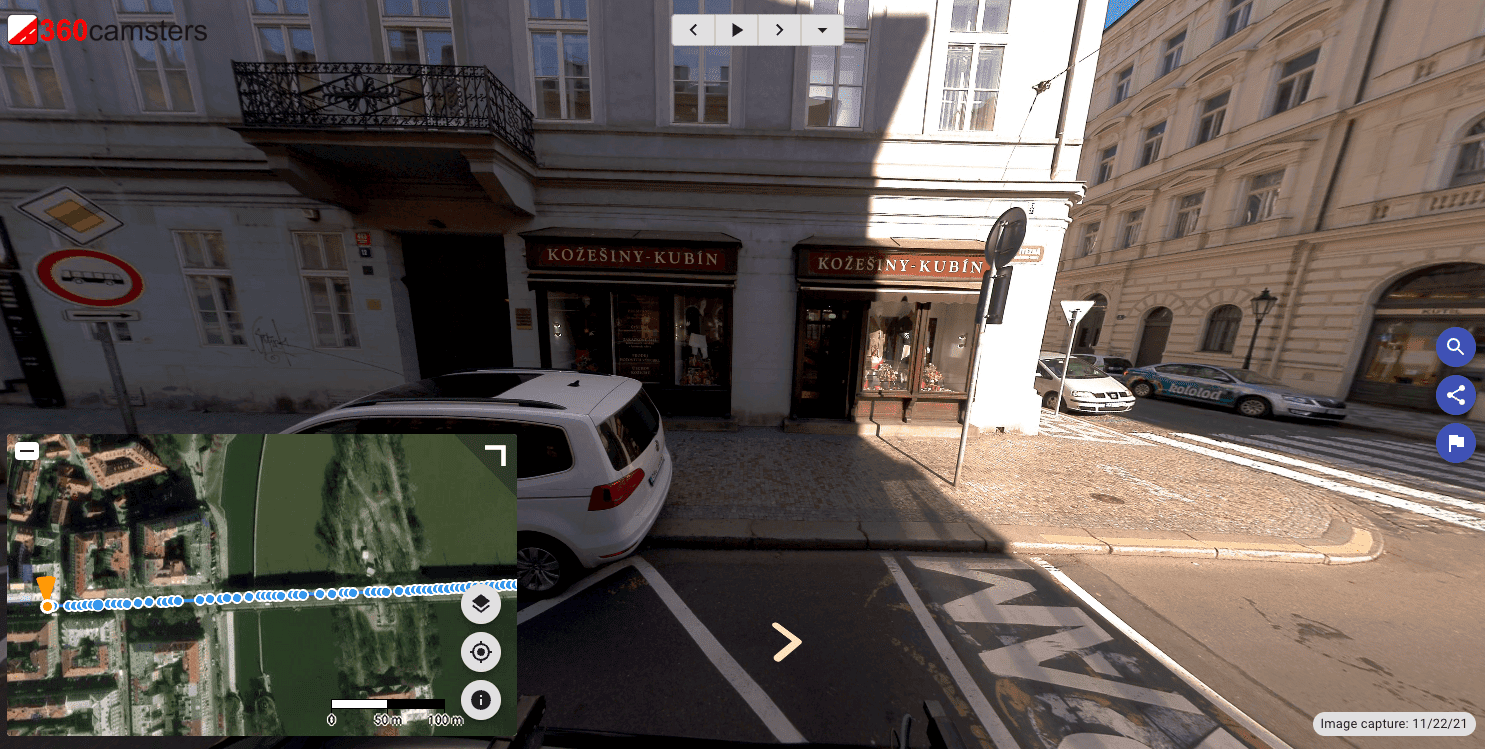The width and height of the screenshot is (1485, 749).
Task: Open the toolbar dropdown arrow
Action: point(823,30)
